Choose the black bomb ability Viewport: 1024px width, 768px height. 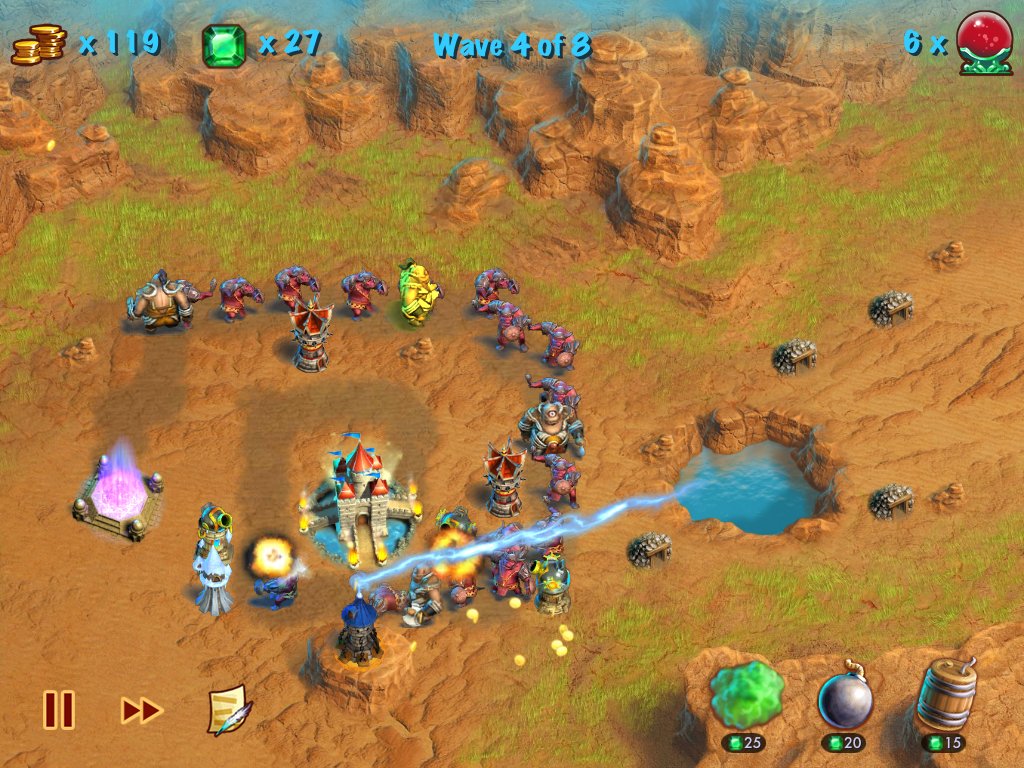tap(845, 697)
